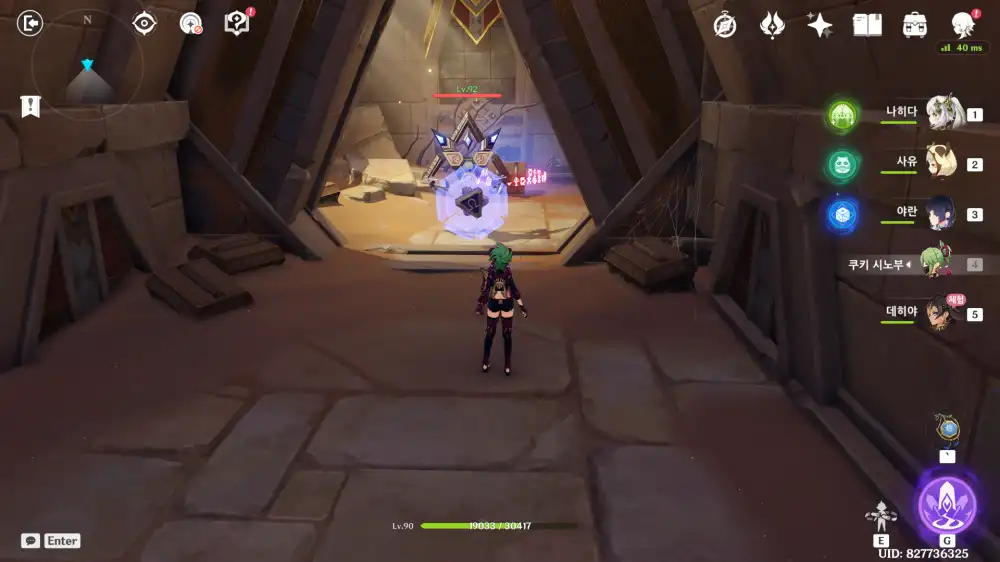This screenshot has height=562, width=1000.
Task: Open the chat box
Action: (31, 540)
